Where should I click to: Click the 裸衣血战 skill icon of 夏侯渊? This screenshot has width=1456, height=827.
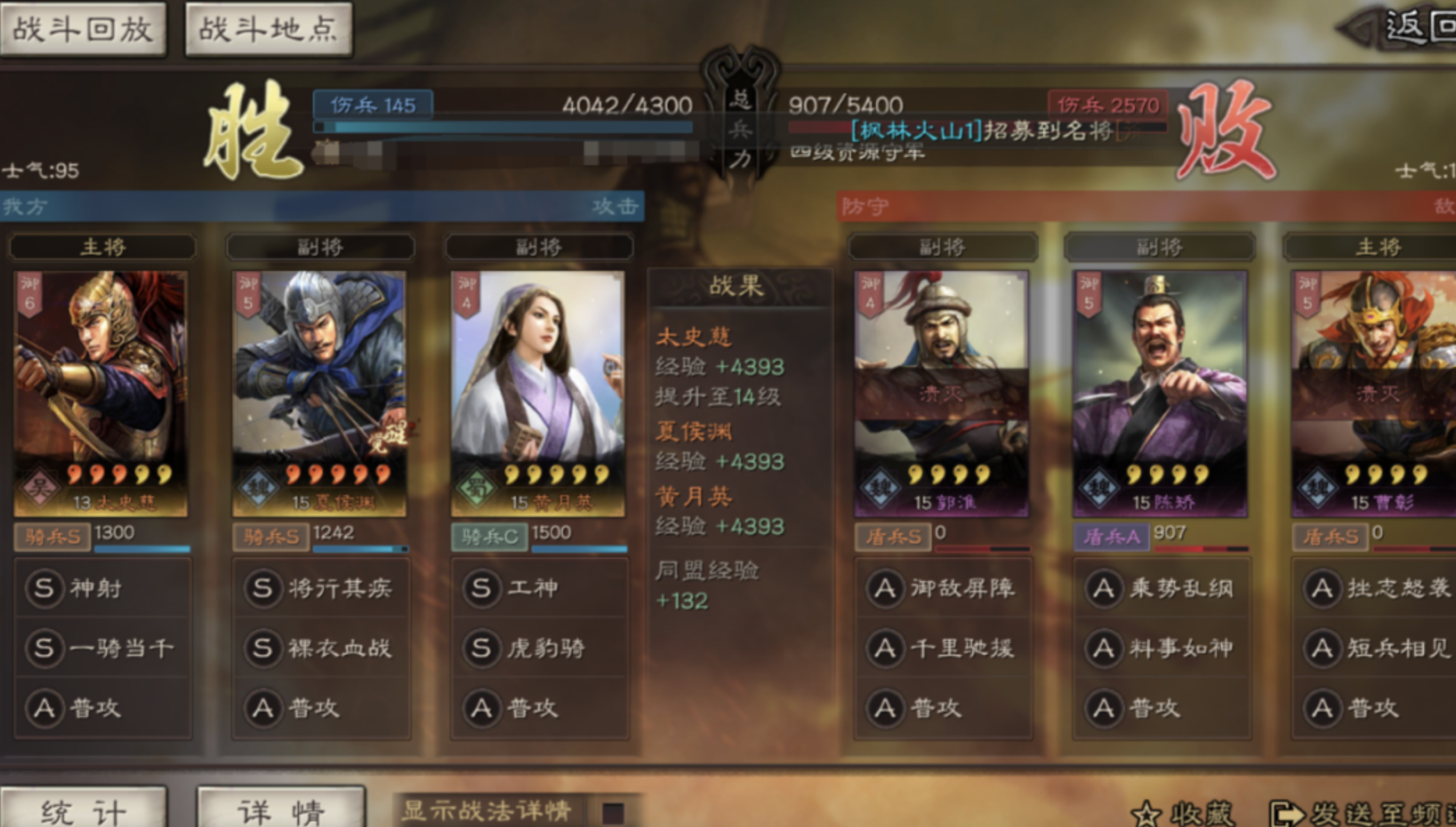coord(263,647)
